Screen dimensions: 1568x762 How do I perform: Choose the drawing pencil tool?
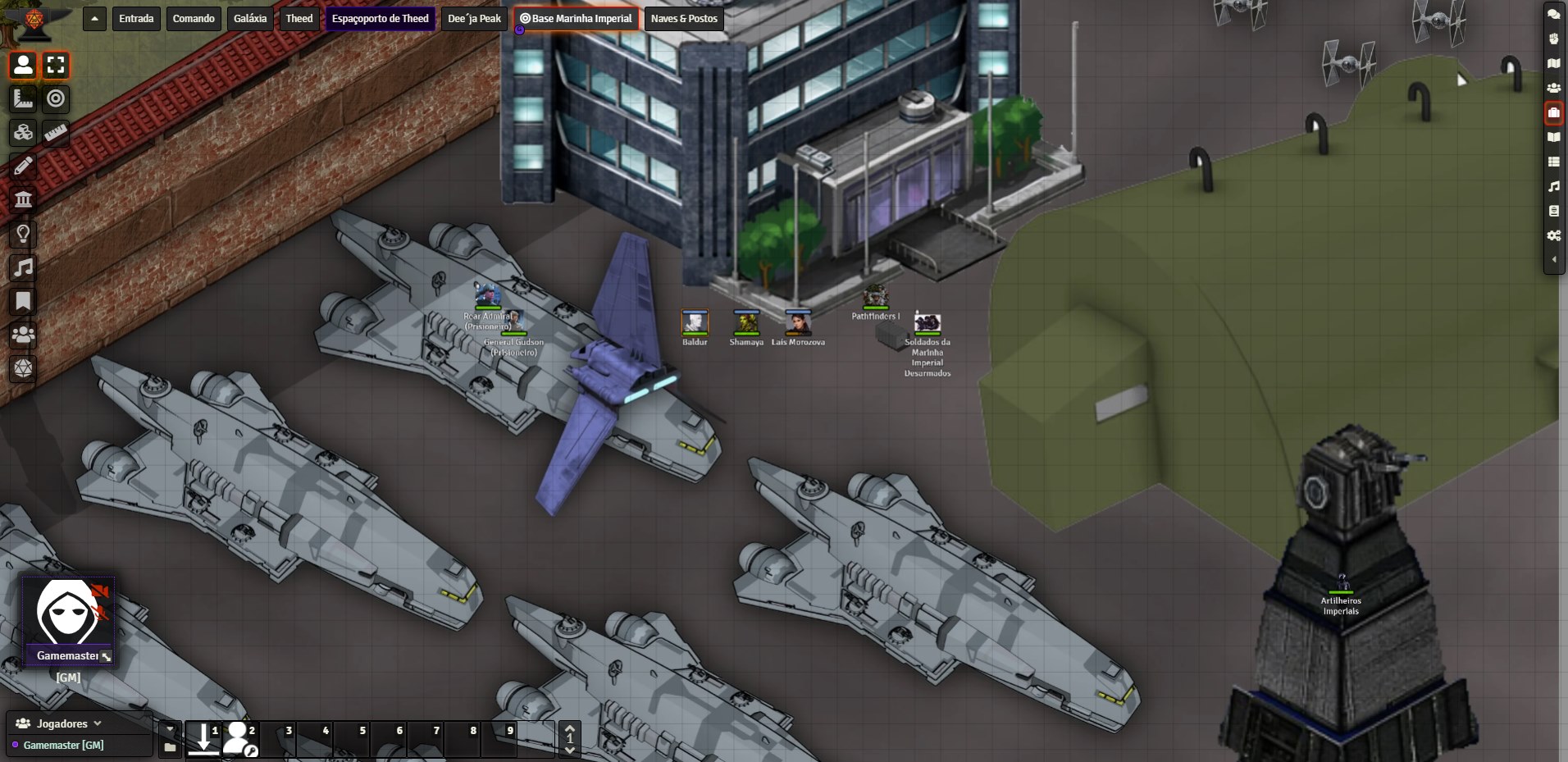pyautogui.click(x=23, y=166)
